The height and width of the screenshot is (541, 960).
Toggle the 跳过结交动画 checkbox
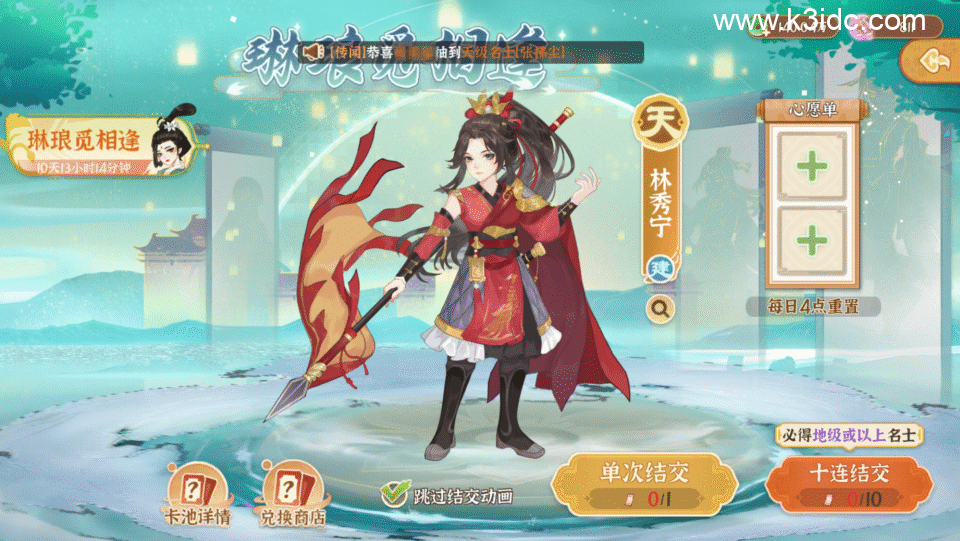click(x=396, y=493)
